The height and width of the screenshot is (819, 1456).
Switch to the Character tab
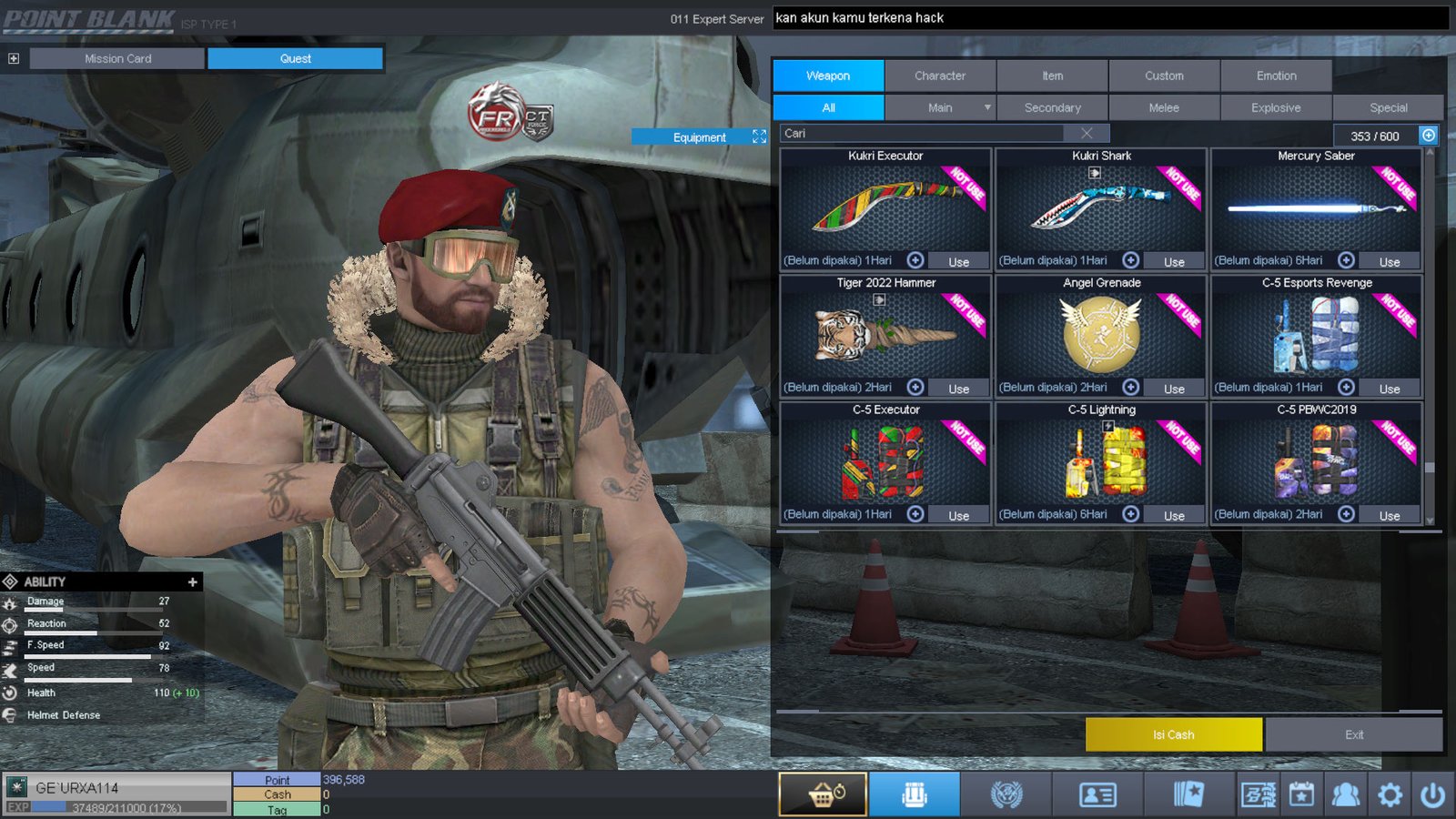(940, 76)
